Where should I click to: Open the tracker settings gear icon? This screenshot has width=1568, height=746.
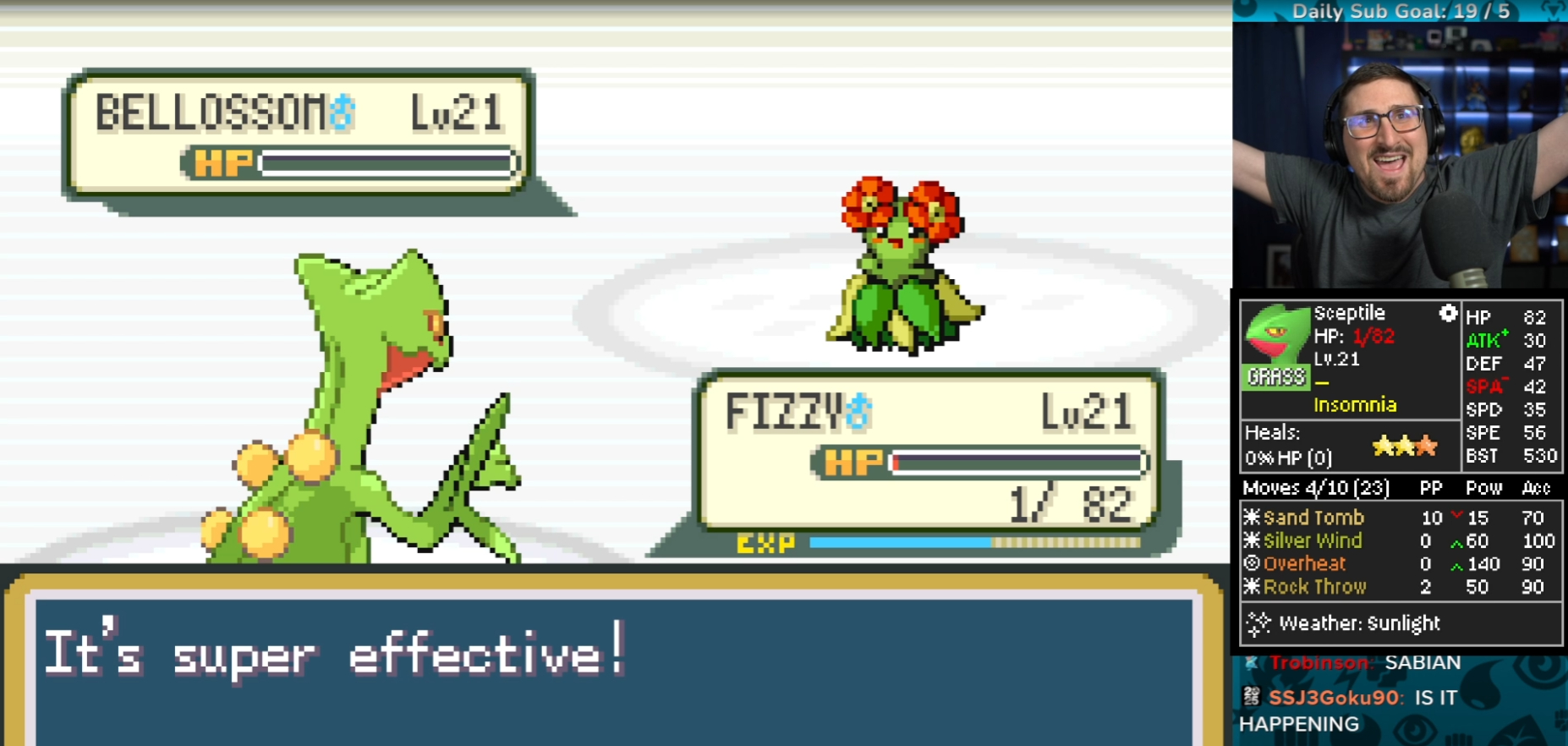coord(1448,314)
